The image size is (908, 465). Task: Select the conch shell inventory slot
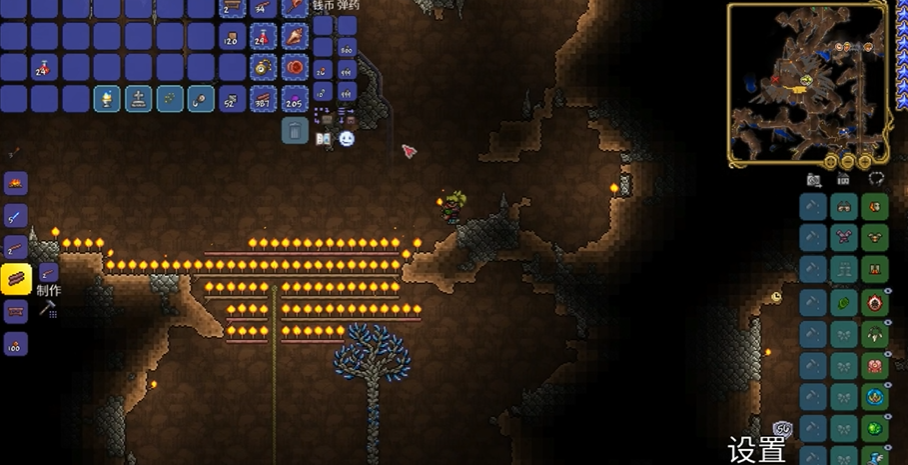(x=295, y=37)
